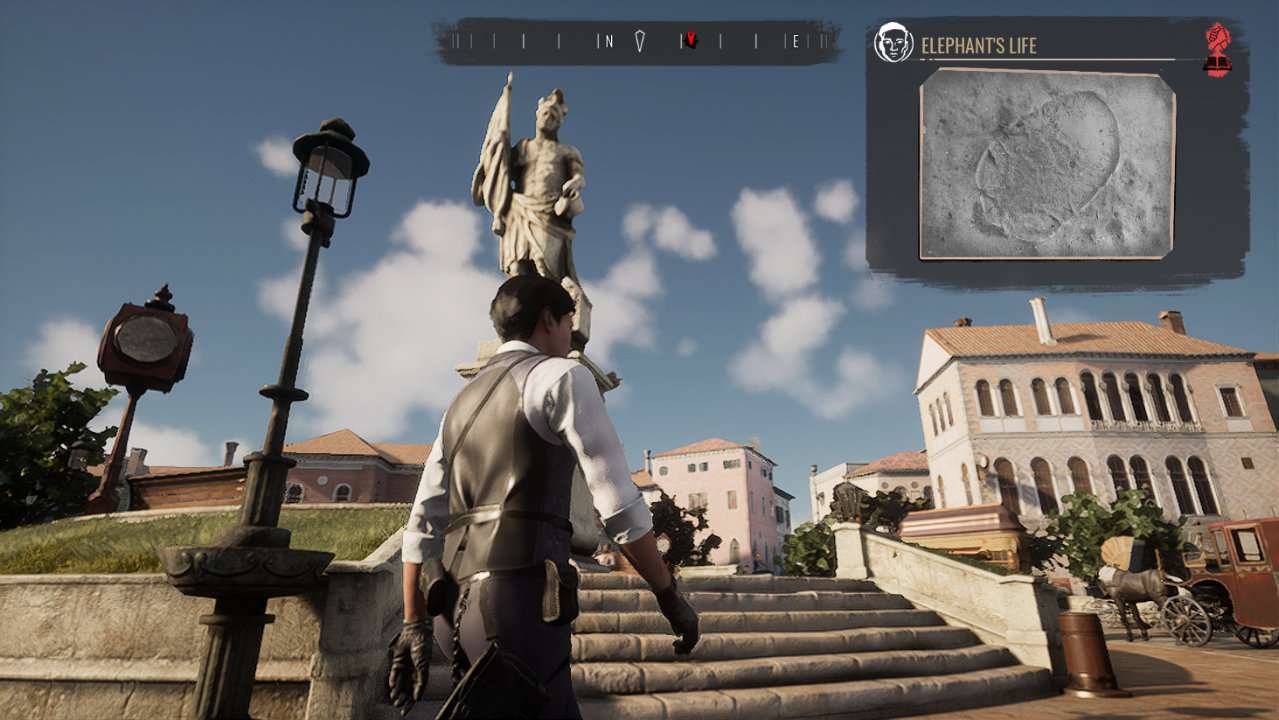Open the Elephant's Life pinned case title
Viewport: 1279px width, 720px height.
(x=978, y=45)
